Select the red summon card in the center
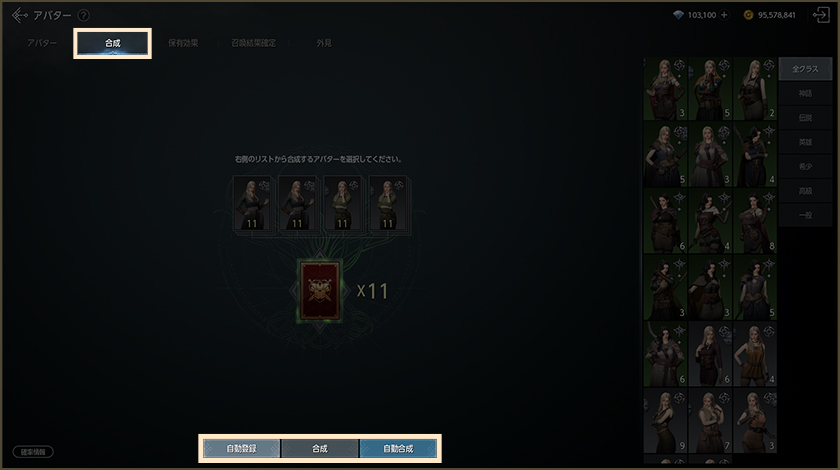Viewport: 840px width, 470px height. 320,291
